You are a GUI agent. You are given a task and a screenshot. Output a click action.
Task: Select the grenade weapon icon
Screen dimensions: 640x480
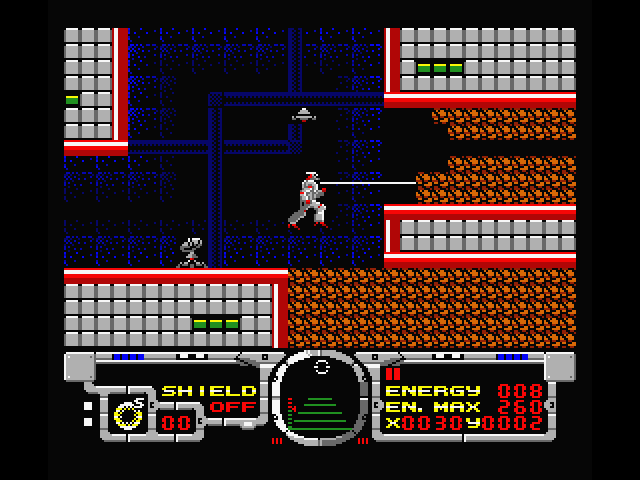click(x=128, y=411)
